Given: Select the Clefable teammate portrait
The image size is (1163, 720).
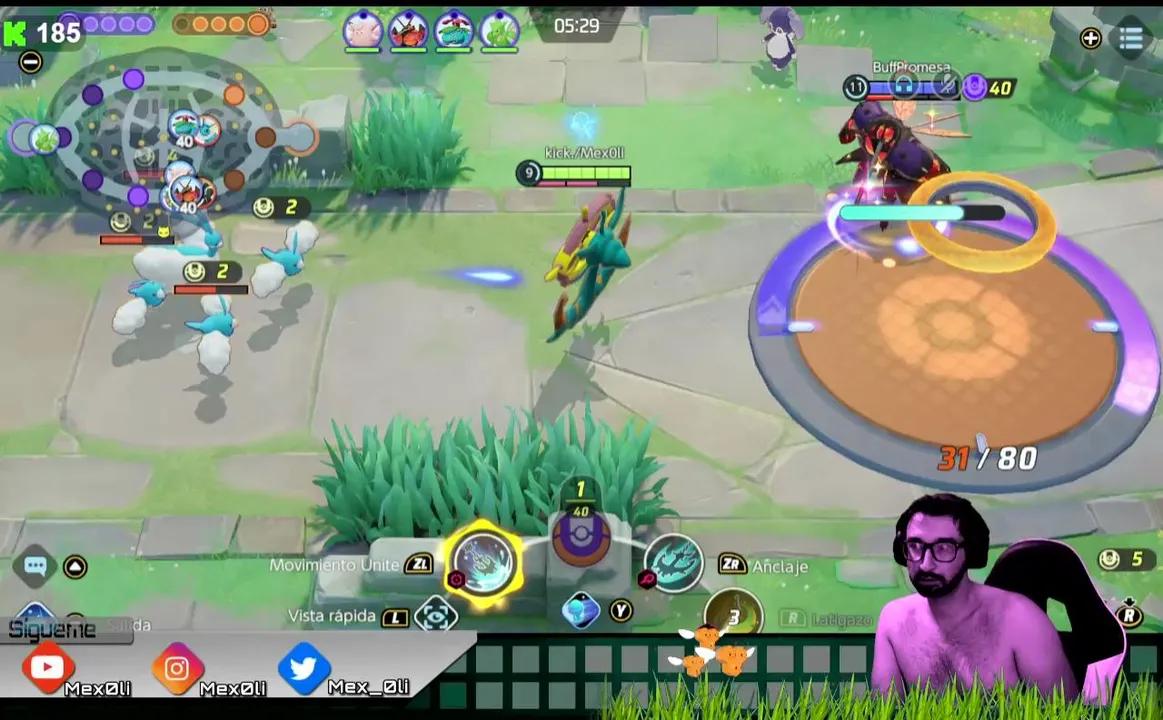Looking at the screenshot, I should pyautogui.click(x=362, y=31).
